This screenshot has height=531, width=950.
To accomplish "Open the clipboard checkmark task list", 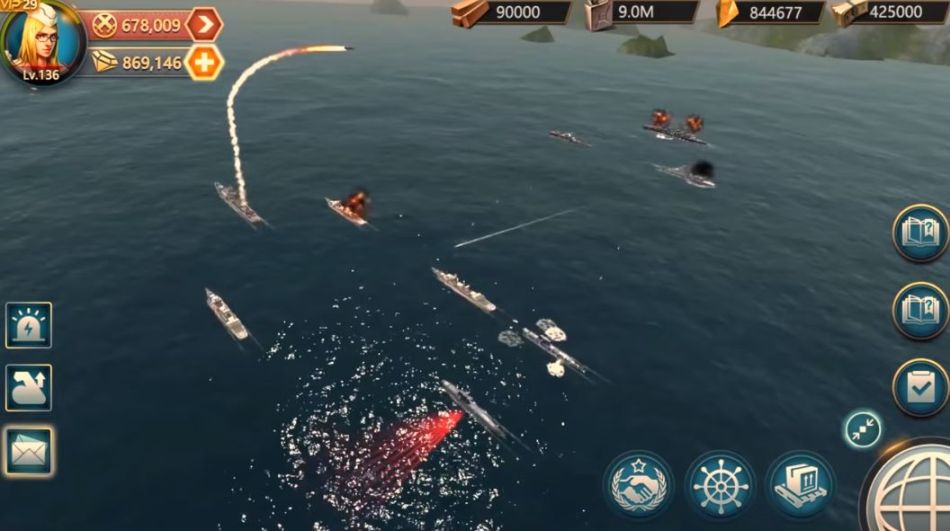I will [920, 387].
